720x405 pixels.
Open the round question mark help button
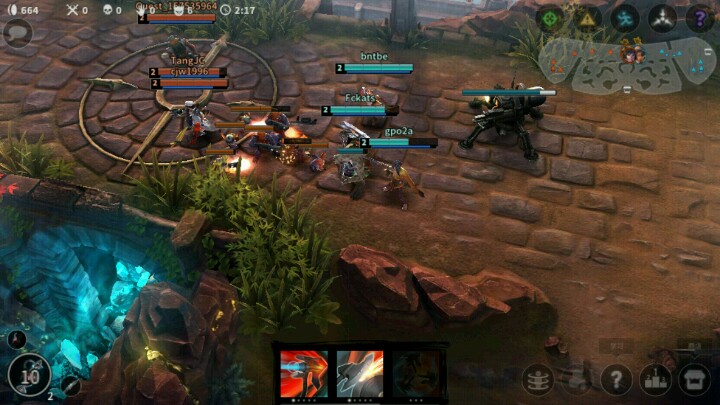click(619, 380)
